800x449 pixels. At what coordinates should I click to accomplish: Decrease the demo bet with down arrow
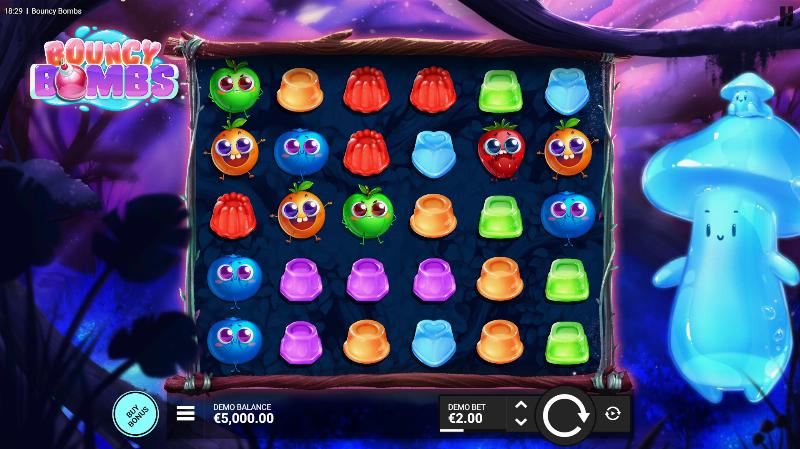pos(520,421)
